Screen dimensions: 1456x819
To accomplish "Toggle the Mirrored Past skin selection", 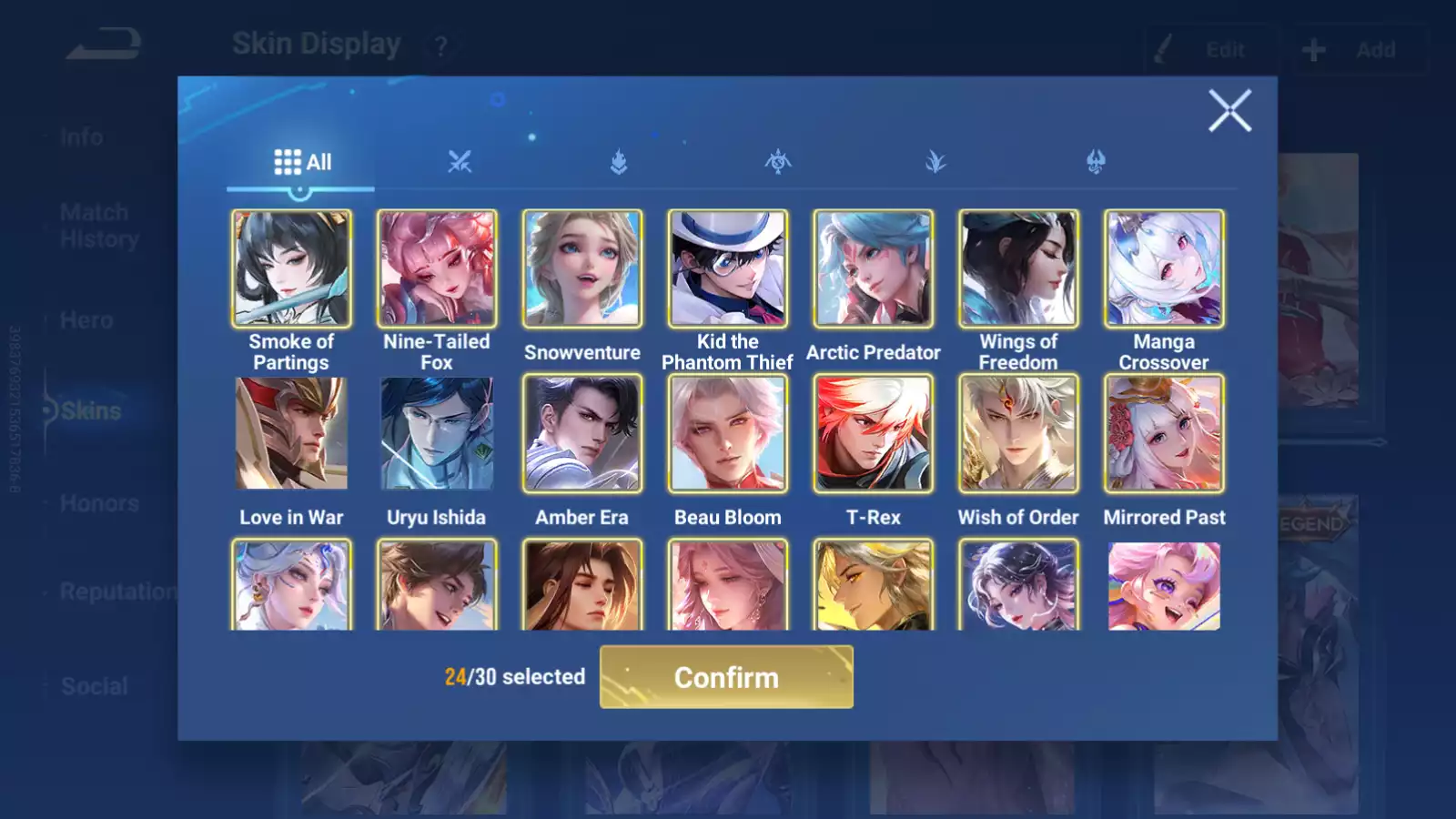I will [1164, 434].
